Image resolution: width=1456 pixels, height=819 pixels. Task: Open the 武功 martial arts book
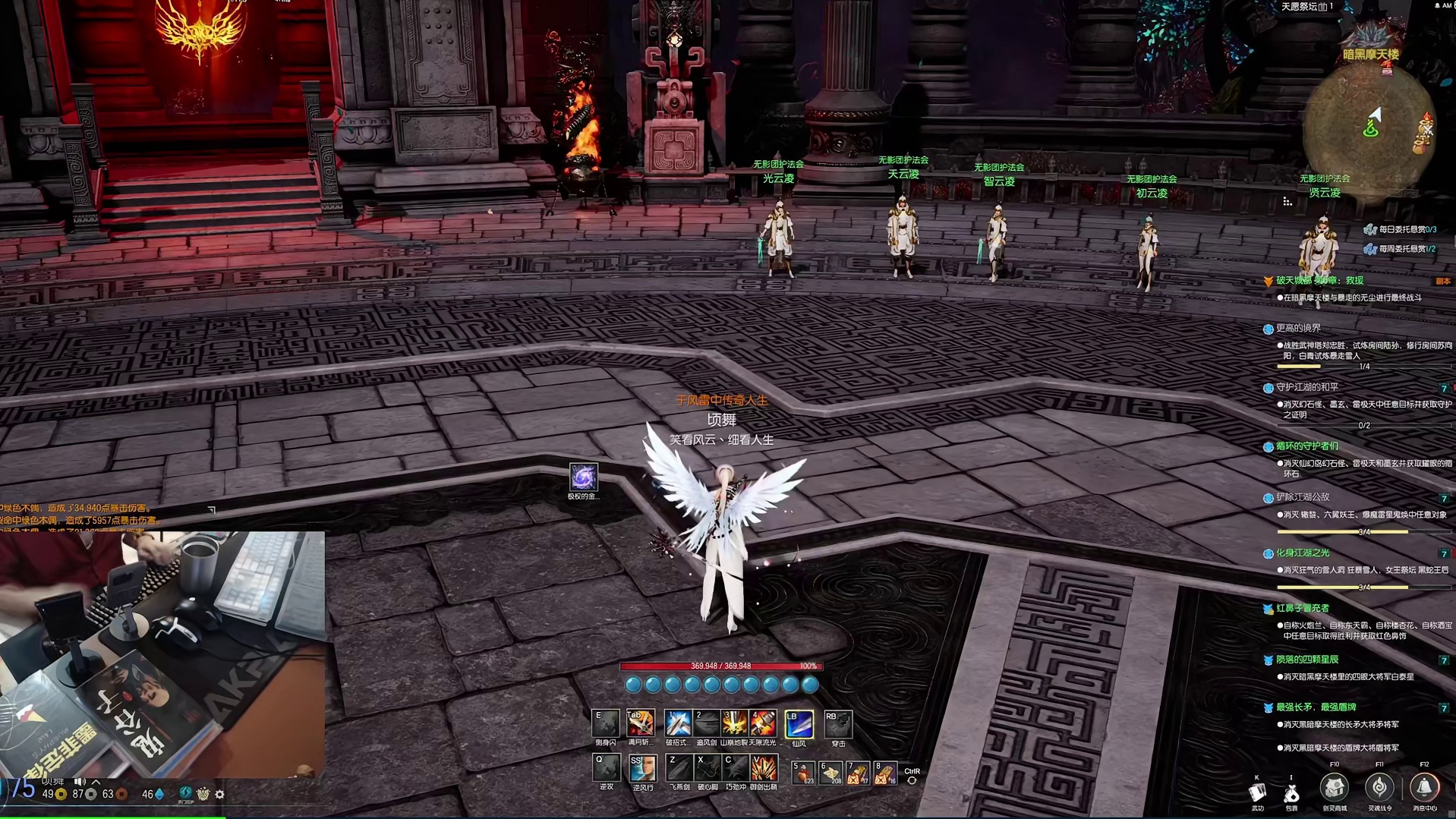click(1258, 792)
